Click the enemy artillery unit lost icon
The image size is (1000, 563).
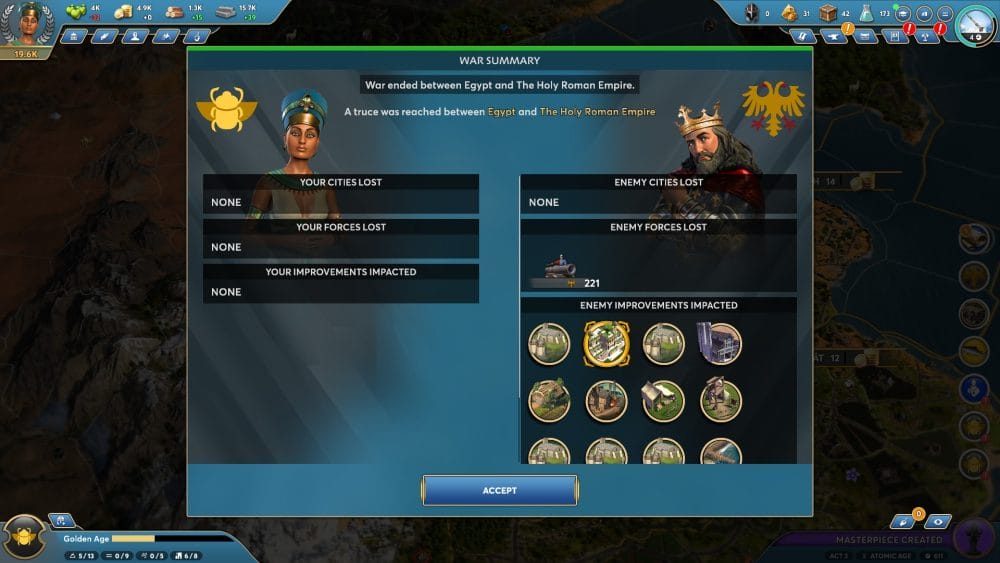(x=555, y=271)
